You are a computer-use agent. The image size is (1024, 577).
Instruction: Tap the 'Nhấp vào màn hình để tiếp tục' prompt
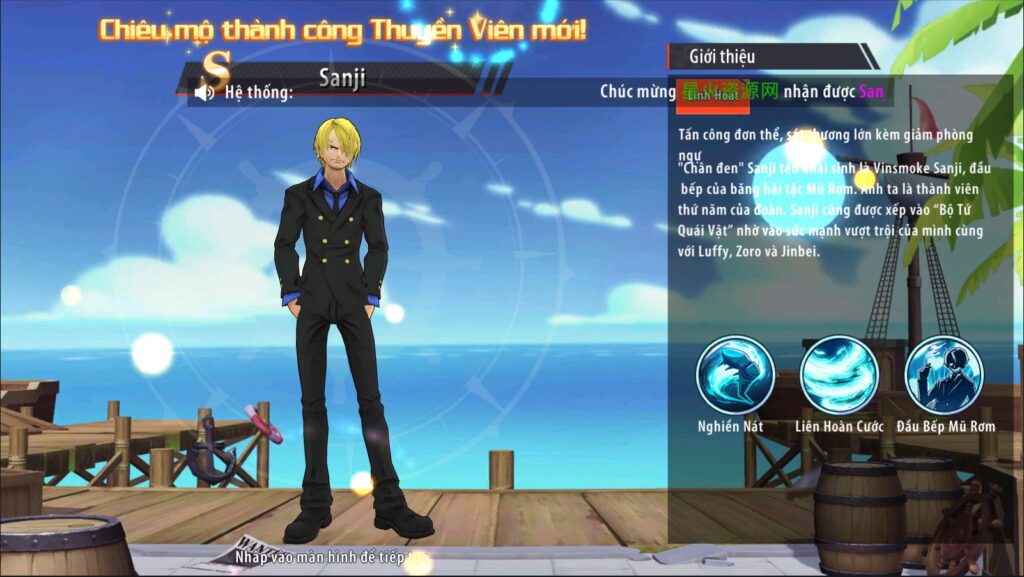pos(333,555)
